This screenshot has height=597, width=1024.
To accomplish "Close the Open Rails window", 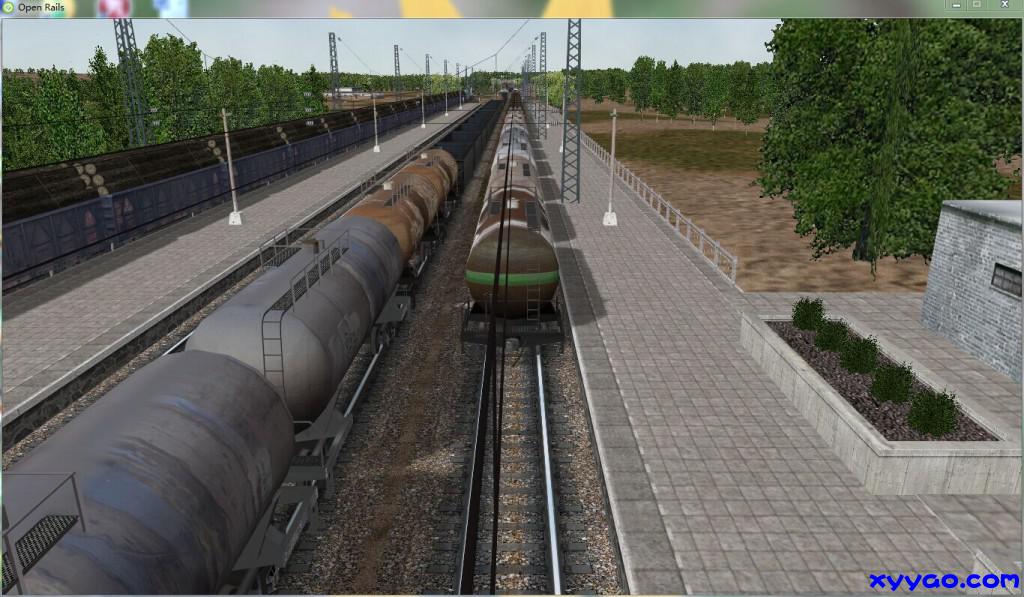I will point(1006,5).
